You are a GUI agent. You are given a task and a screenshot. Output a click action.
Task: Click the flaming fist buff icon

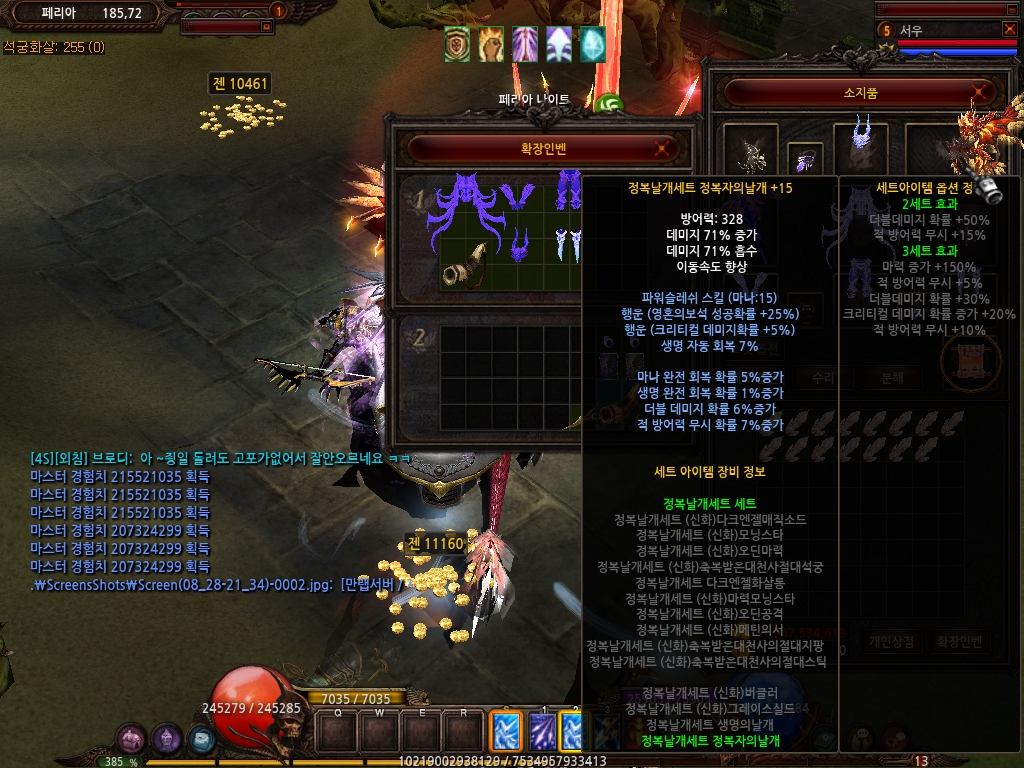pos(490,44)
